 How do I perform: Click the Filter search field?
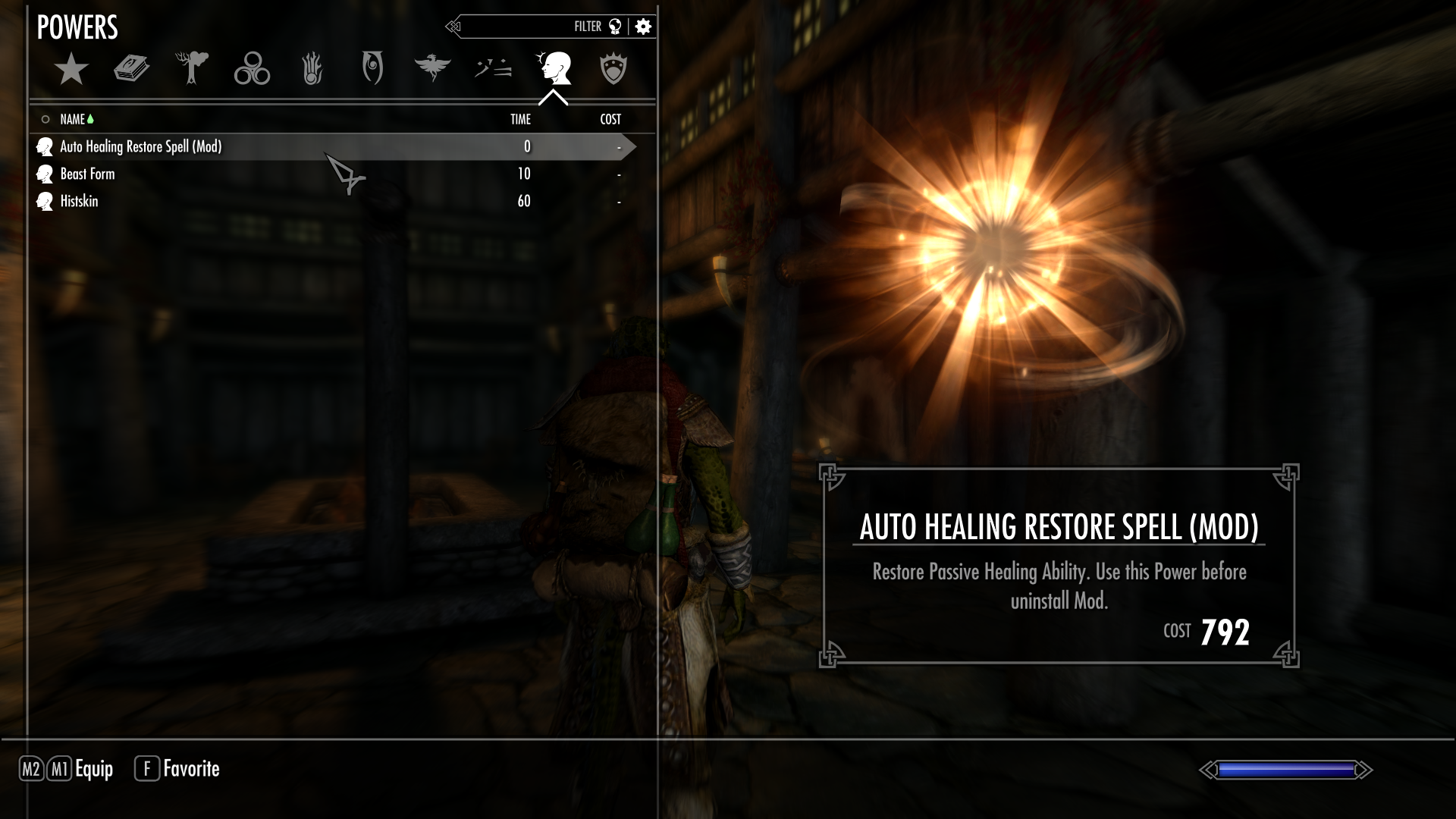(523, 27)
